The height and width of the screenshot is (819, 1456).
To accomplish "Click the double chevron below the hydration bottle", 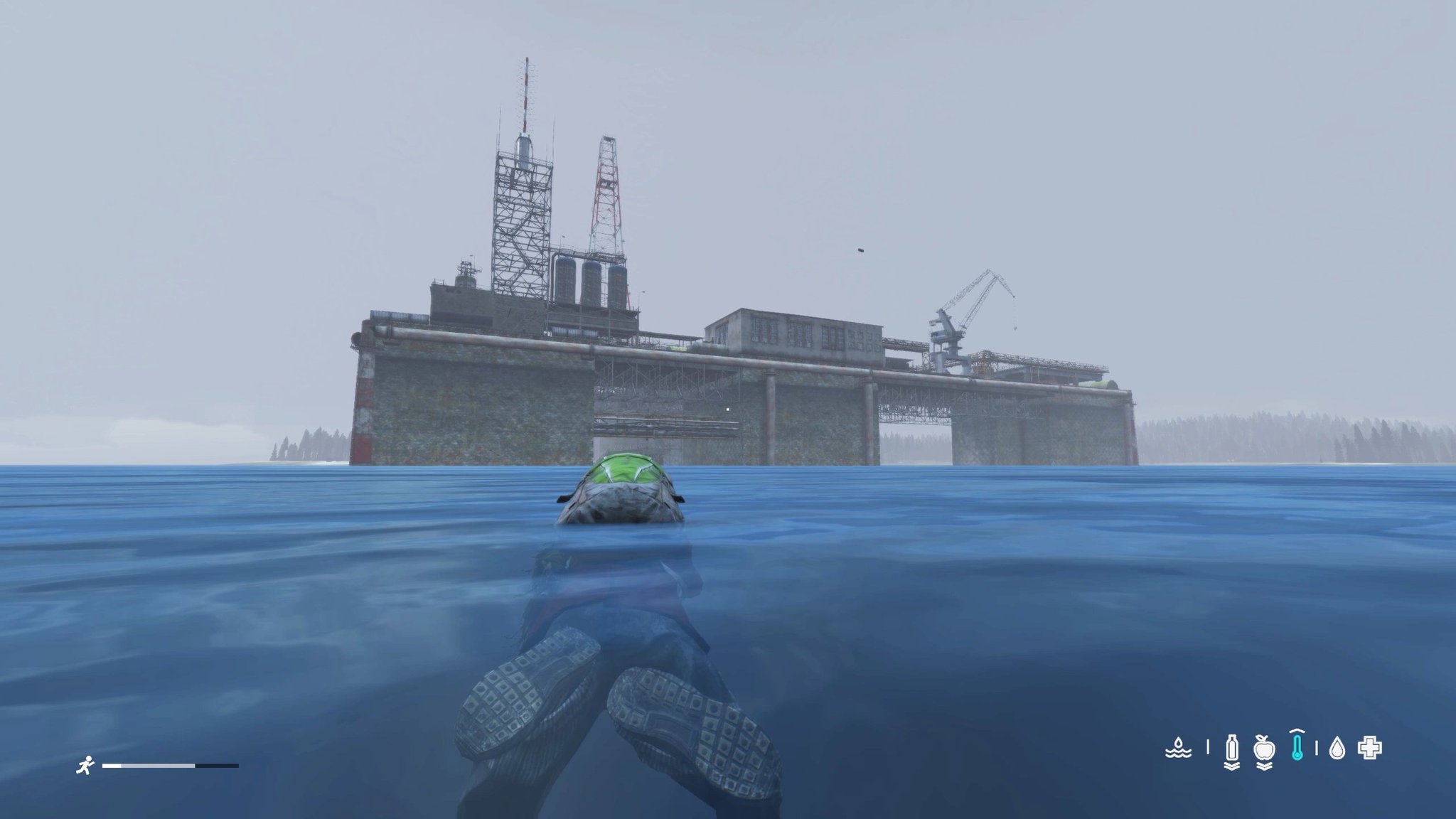I will [x=1232, y=766].
